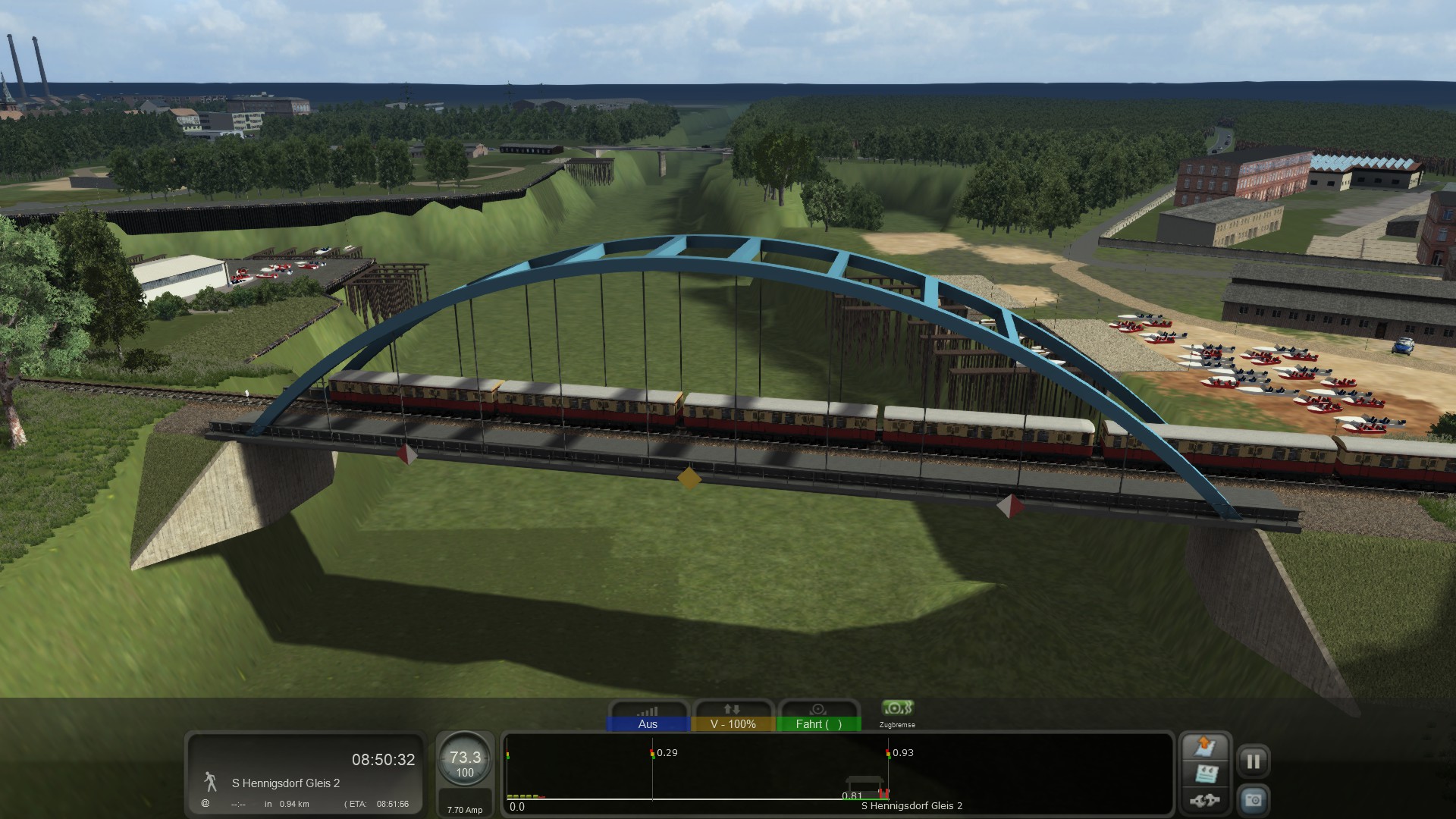Image resolution: width=1456 pixels, height=819 pixels.
Task: Click the coupling view icon
Action: [1204, 800]
